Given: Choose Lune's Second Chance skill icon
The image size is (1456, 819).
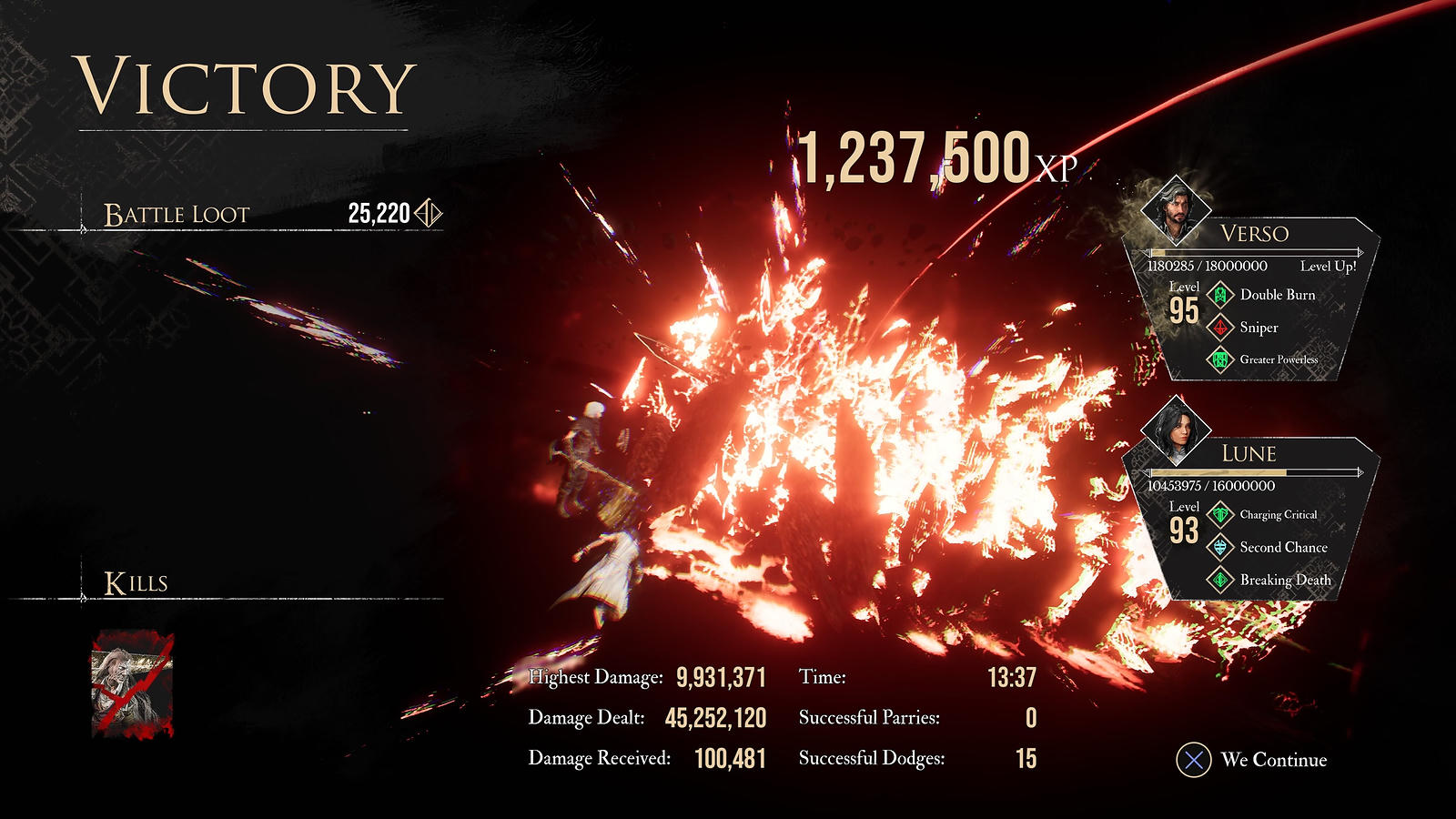Looking at the screenshot, I should [x=1220, y=547].
